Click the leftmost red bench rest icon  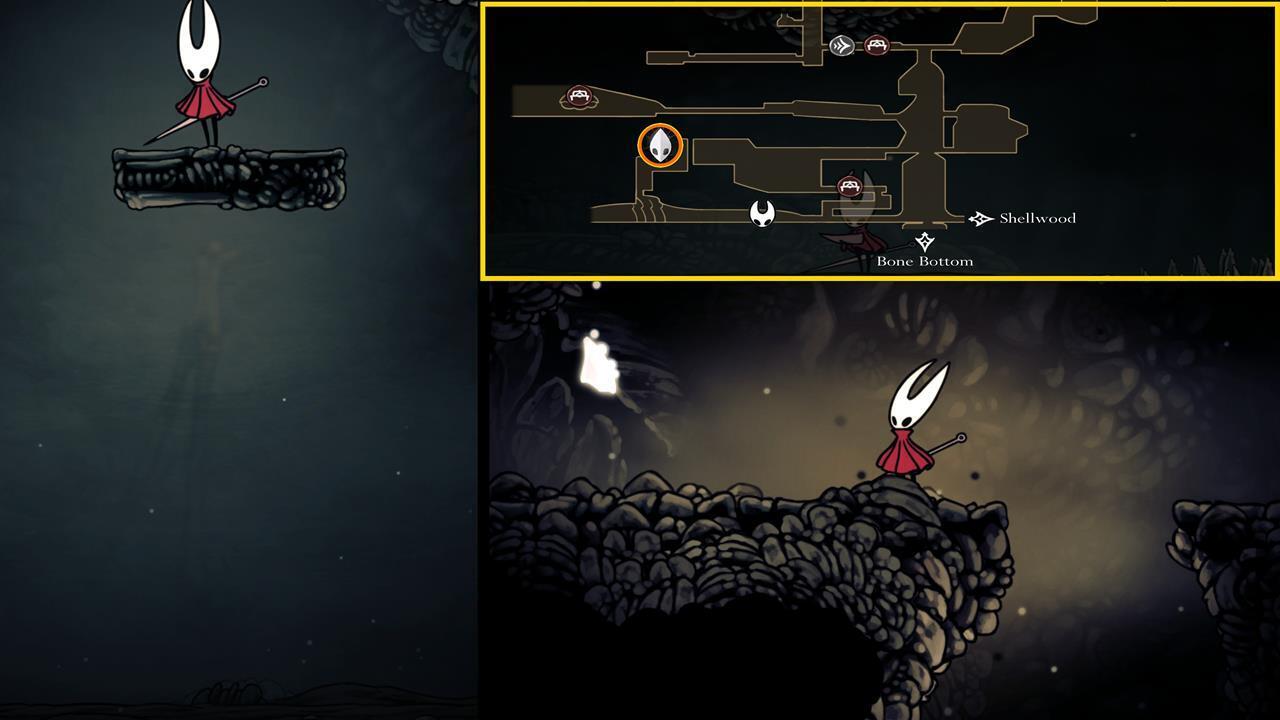pos(578,93)
